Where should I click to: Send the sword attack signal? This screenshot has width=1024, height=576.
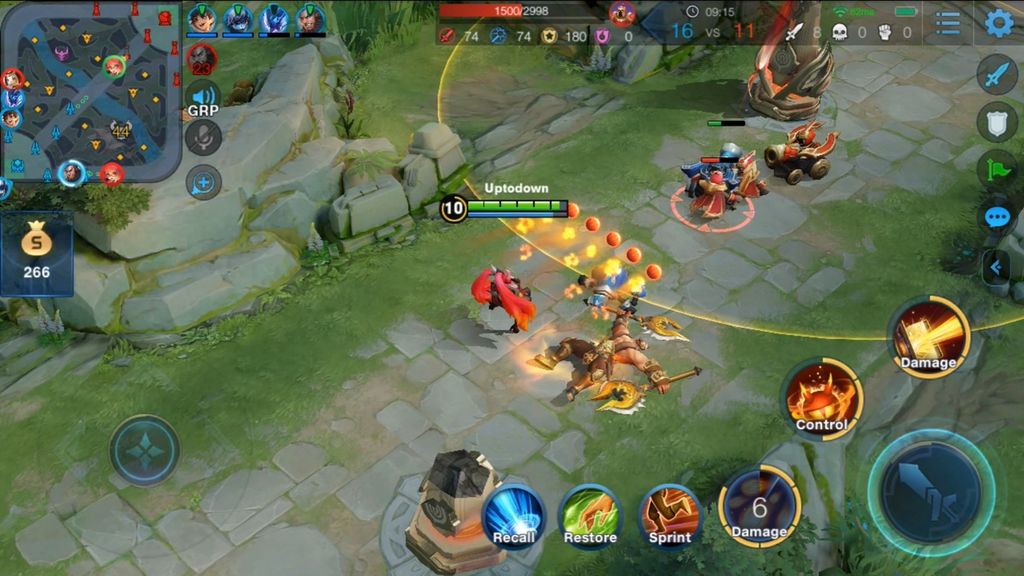[997, 75]
